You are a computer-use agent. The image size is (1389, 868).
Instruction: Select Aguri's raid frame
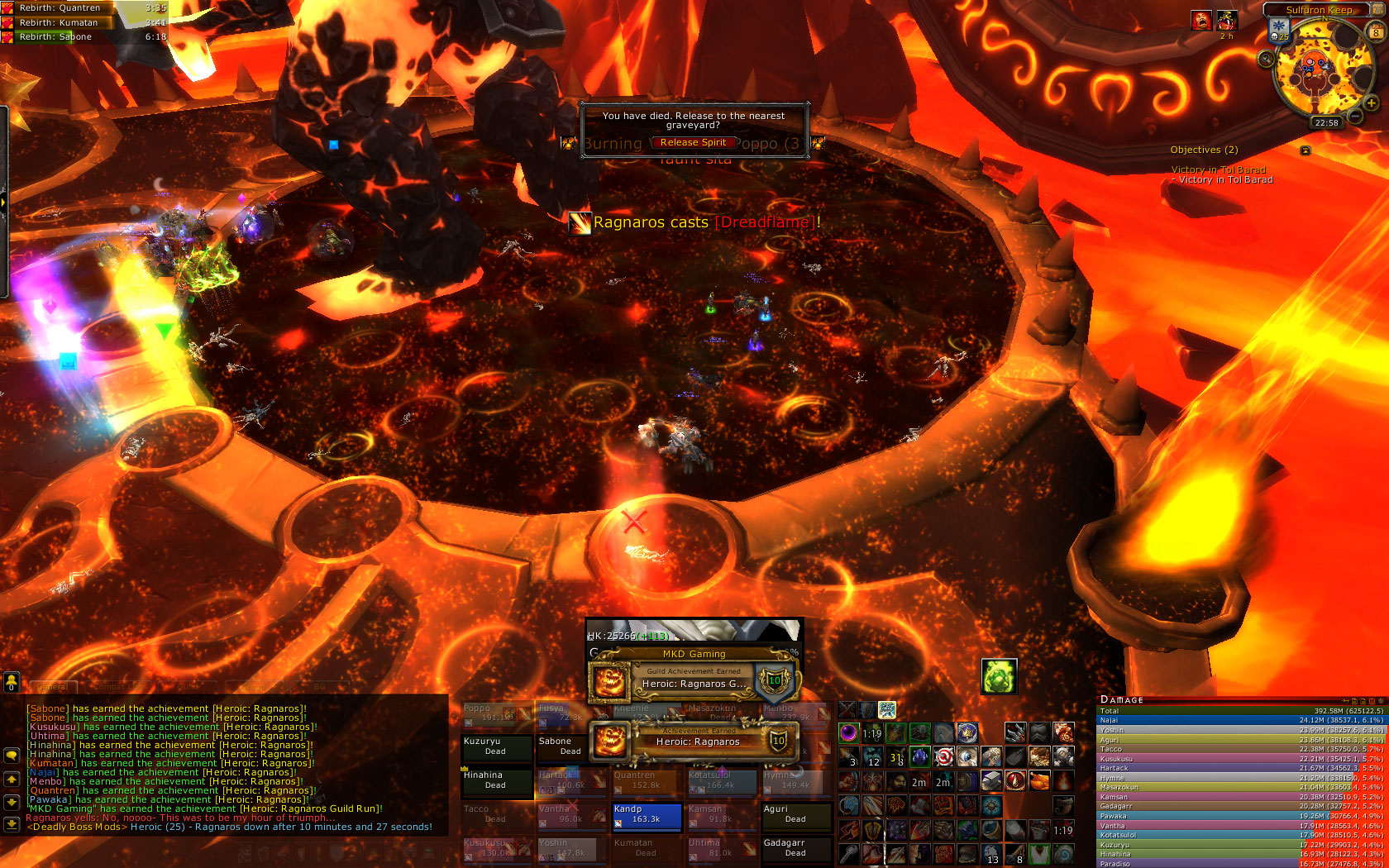[795, 815]
